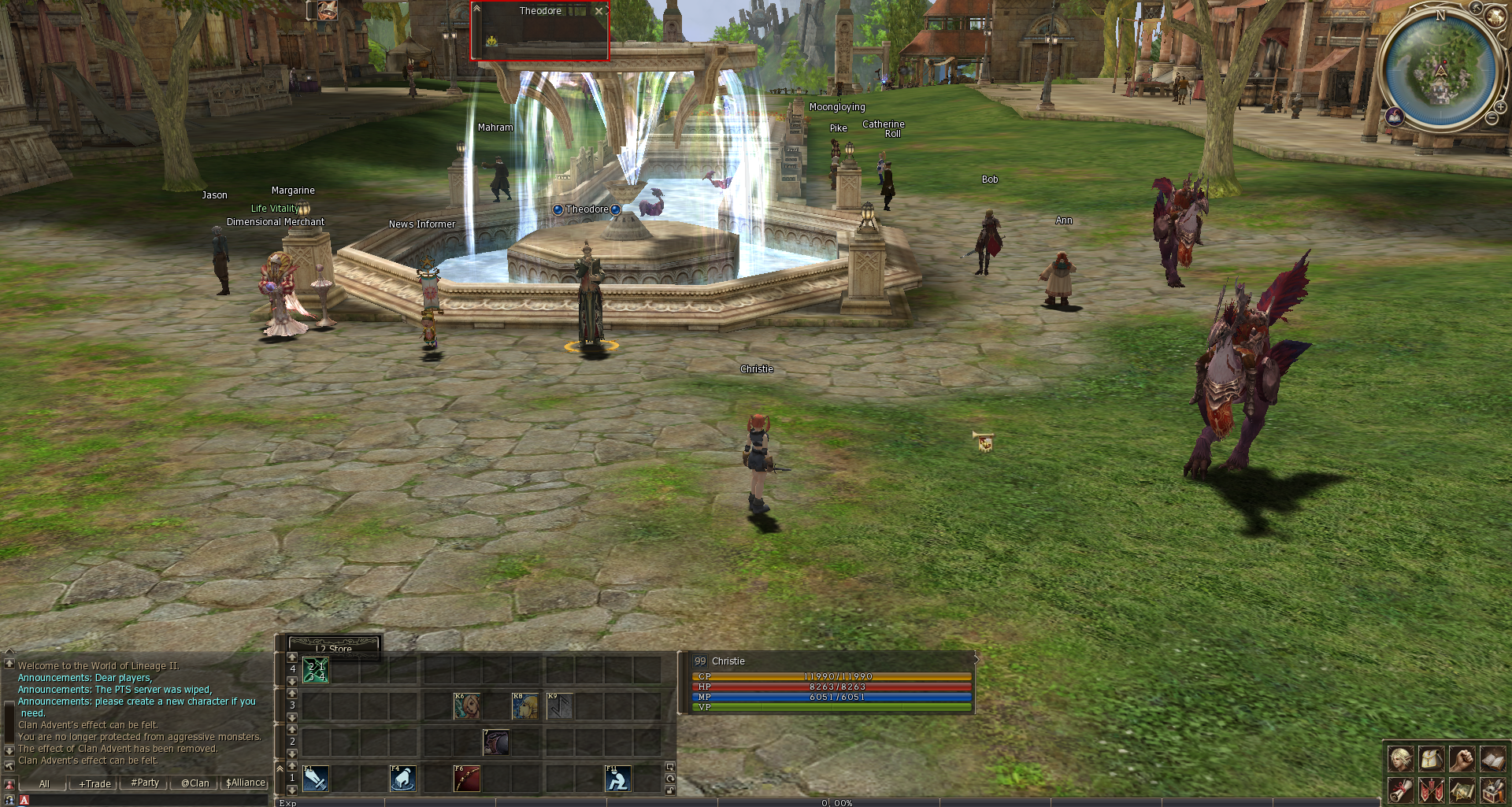Viewport: 1512px width, 807px height.
Task: Show the All chat tab
Action: pos(44,783)
